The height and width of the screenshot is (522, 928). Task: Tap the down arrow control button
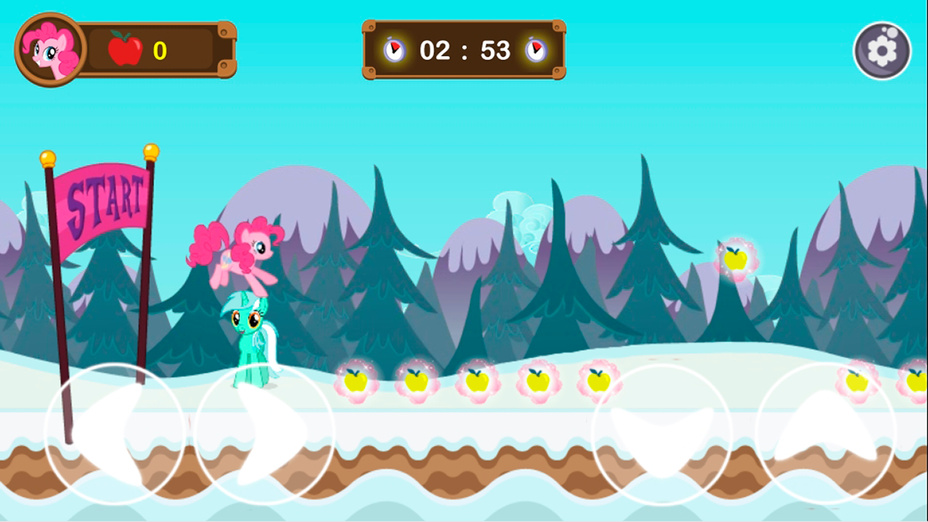pyautogui.click(x=661, y=433)
